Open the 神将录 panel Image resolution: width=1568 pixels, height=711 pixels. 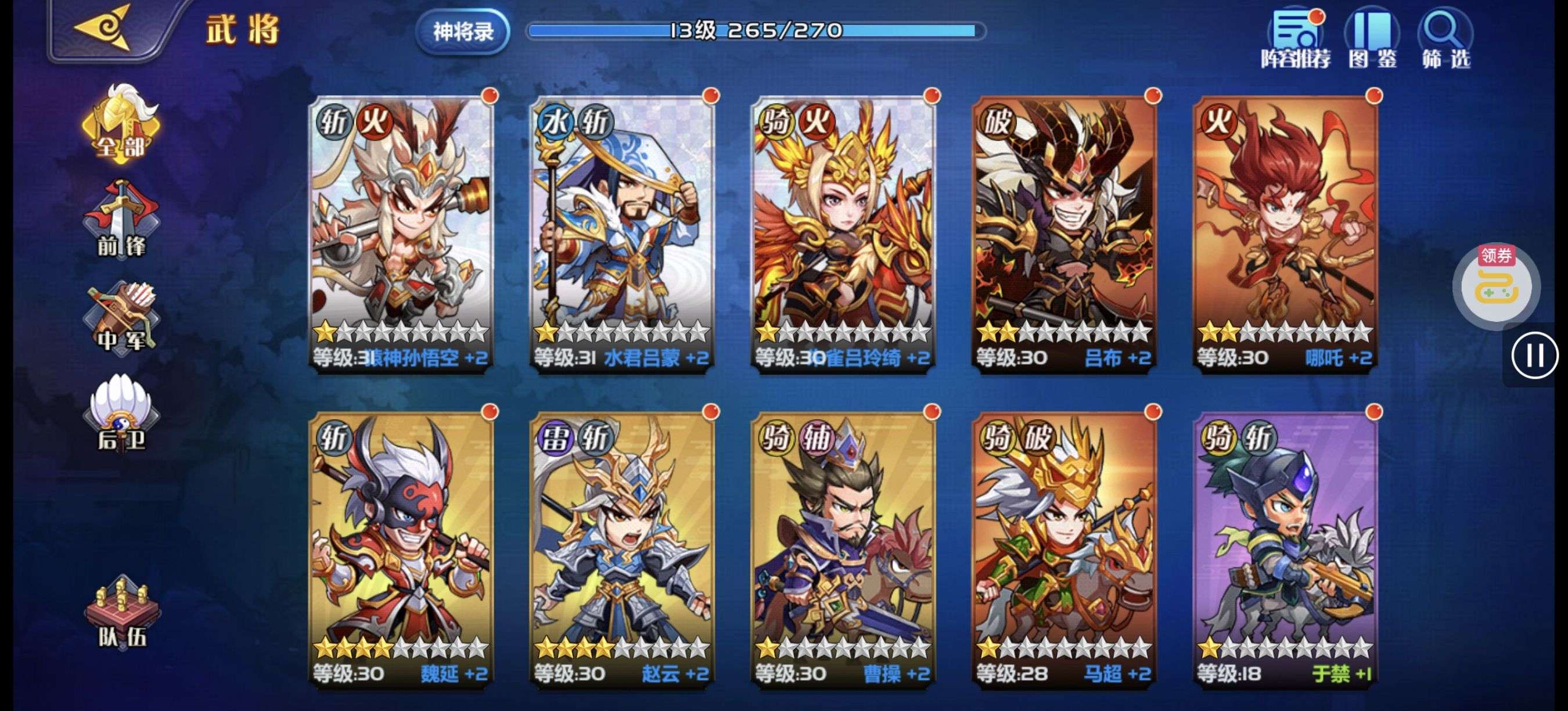tap(463, 31)
